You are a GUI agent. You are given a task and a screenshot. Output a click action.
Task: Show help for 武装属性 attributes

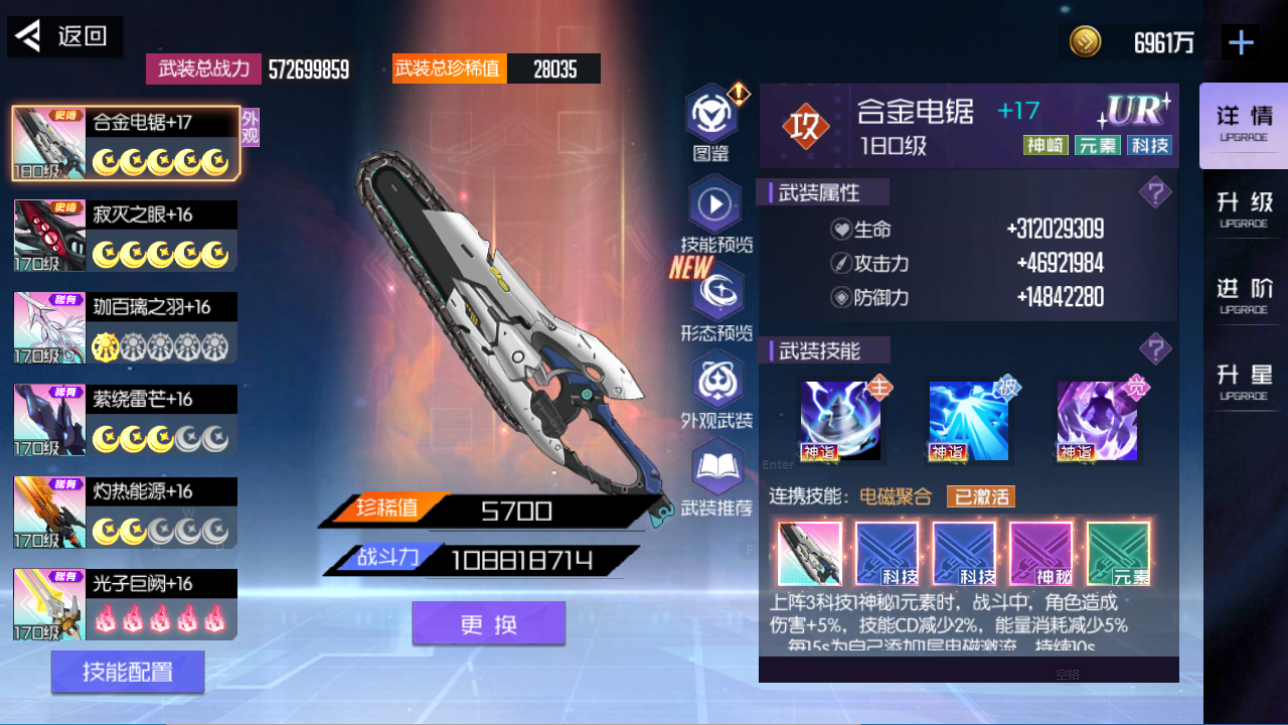[x=1155, y=193]
